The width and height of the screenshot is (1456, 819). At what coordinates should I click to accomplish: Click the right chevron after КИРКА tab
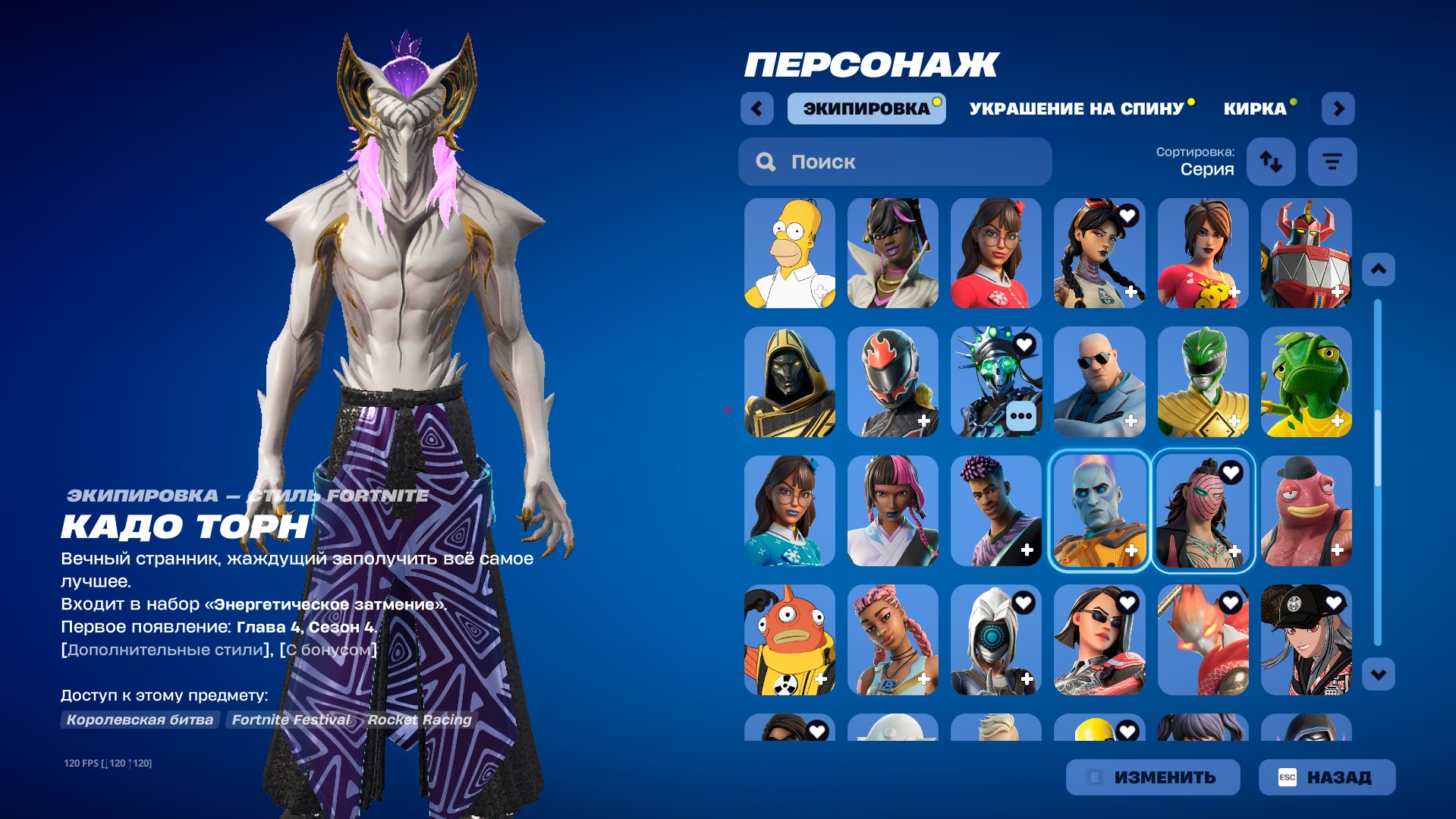click(1339, 108)
